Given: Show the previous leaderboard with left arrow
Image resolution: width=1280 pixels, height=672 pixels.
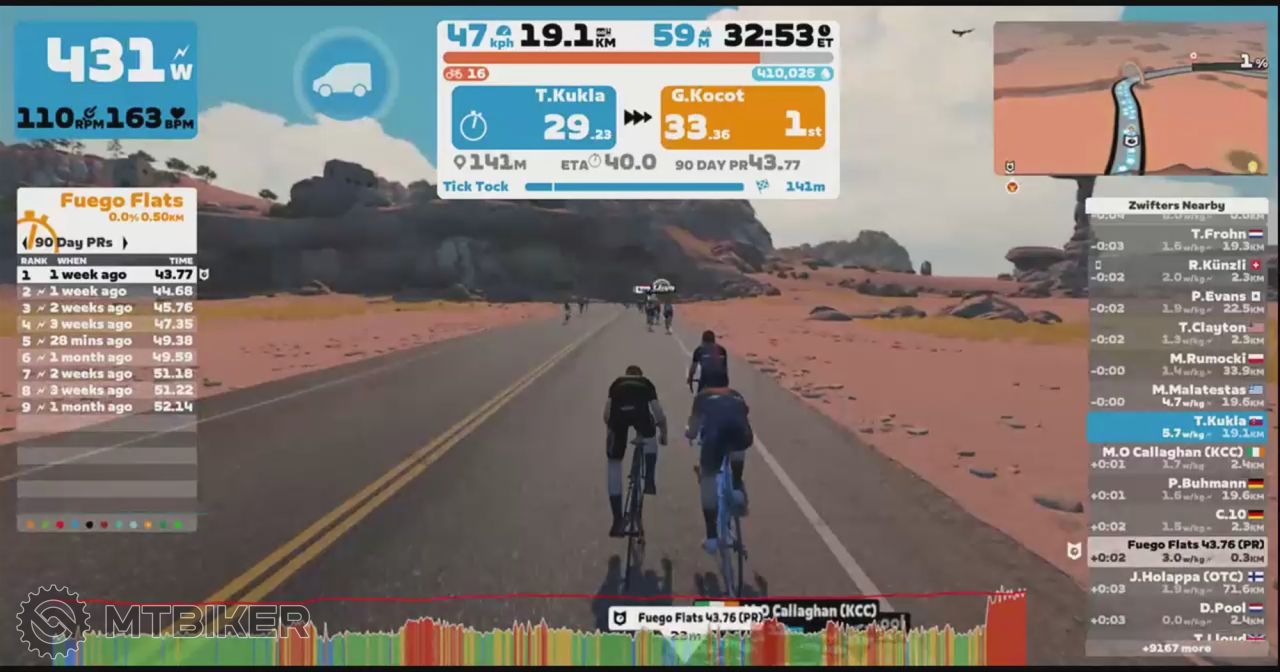Looking at the screenshot, I should coord(26,243).
